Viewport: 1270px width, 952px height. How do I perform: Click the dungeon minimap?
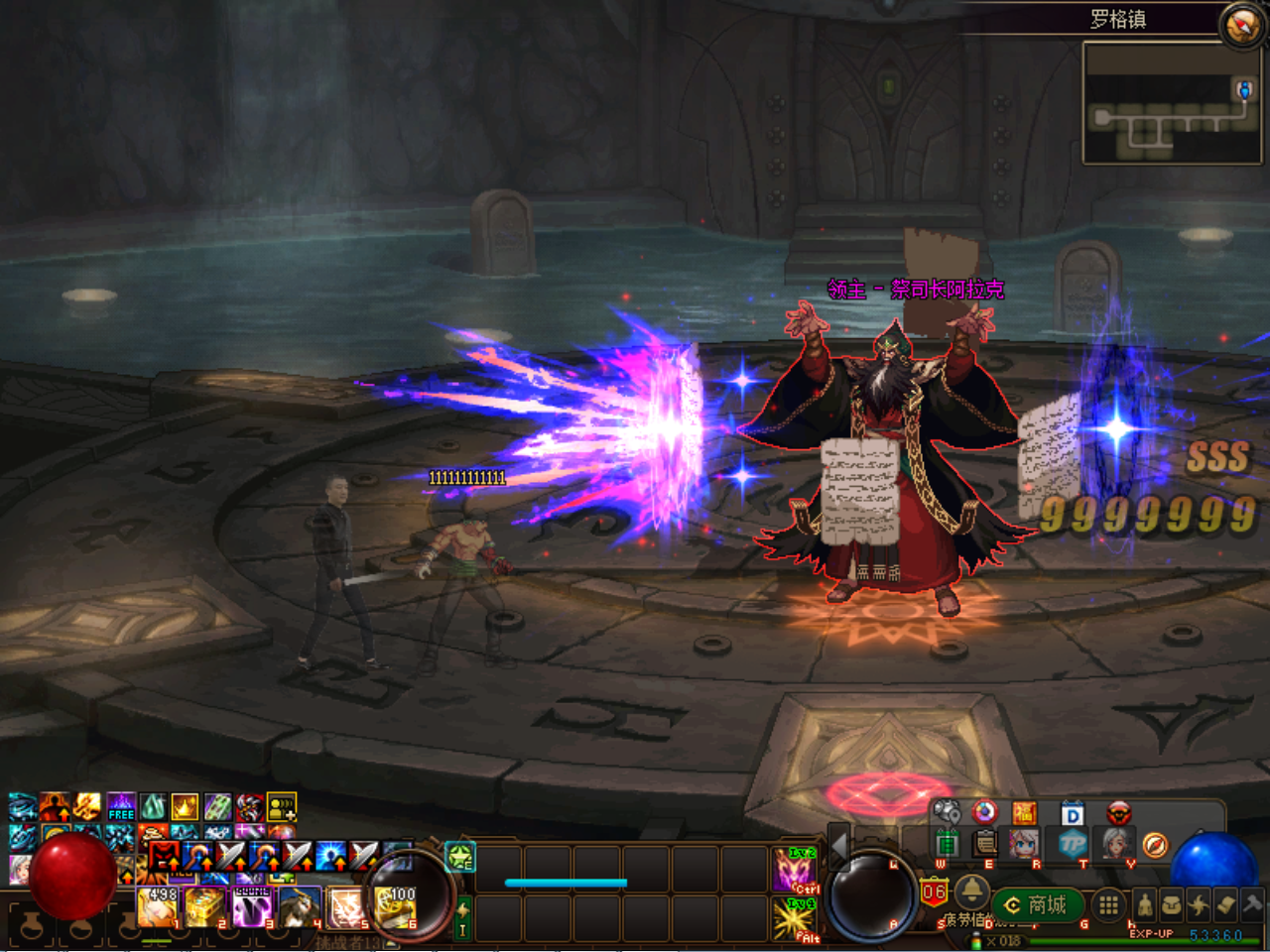(1171, 104)
